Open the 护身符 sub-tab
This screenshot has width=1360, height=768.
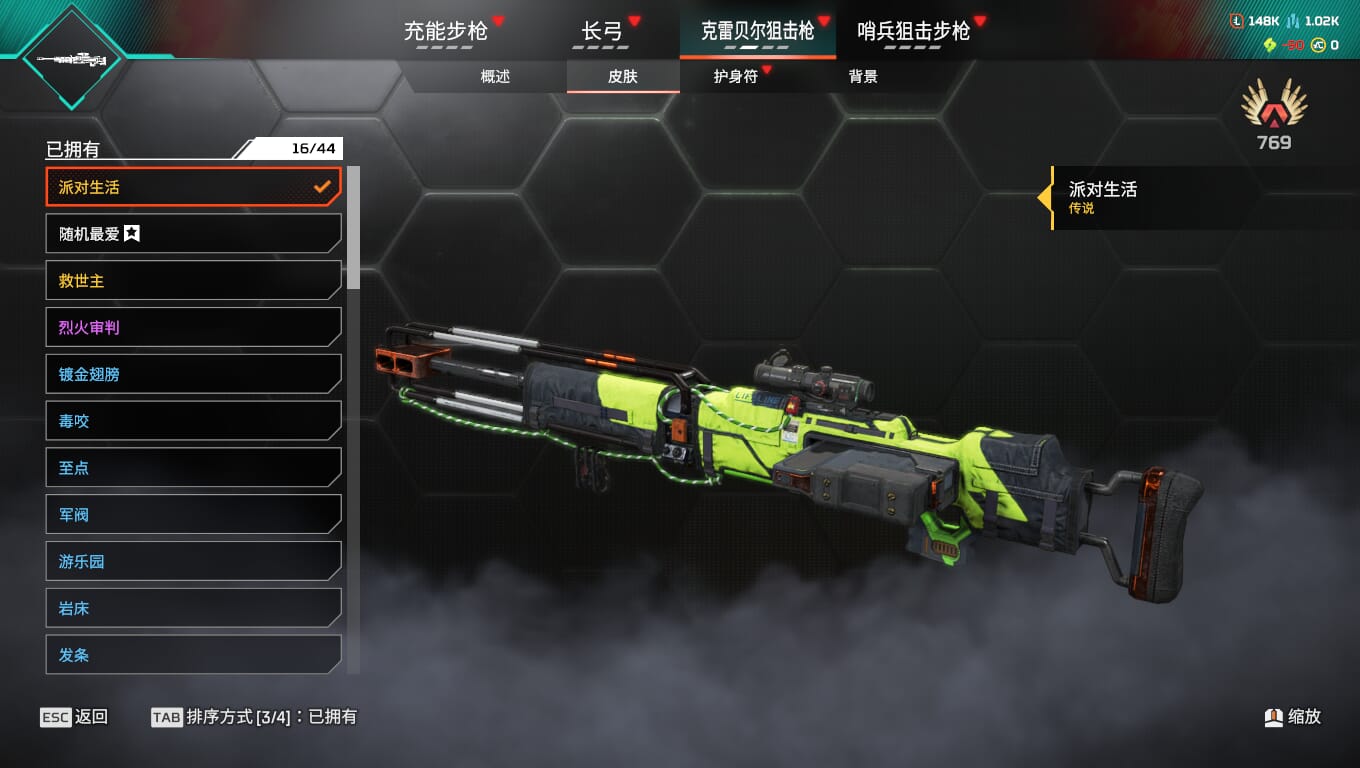click(736, 77)
